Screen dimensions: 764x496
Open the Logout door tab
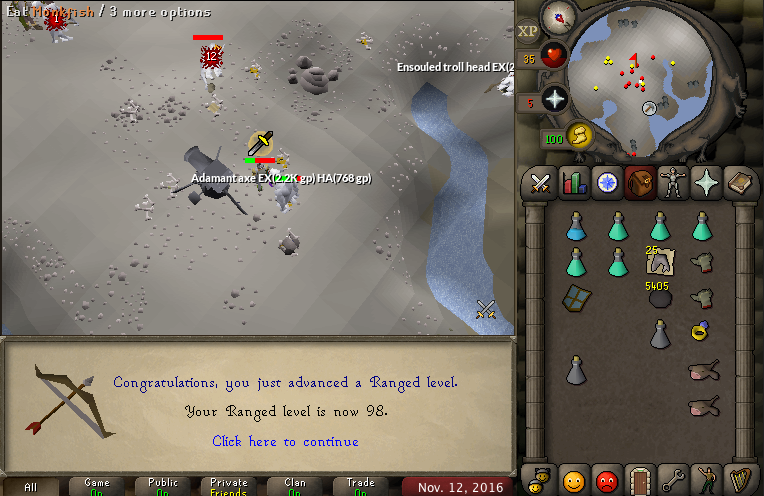639,477
